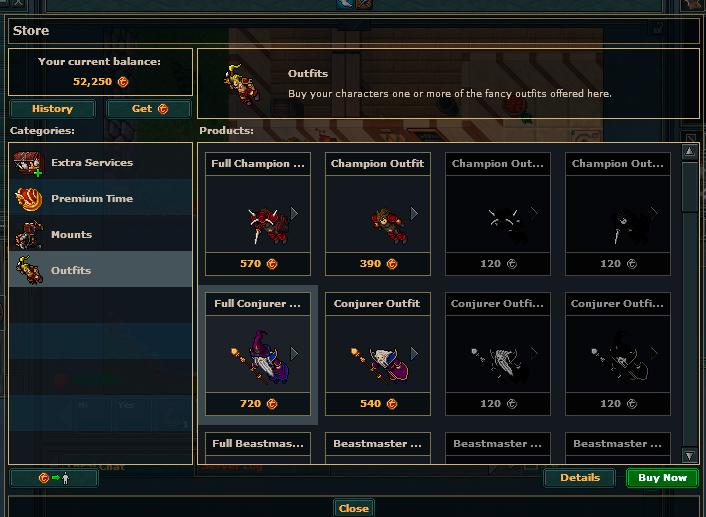Close the Store window
Screen dimensions: 706x517
point(353,508)
